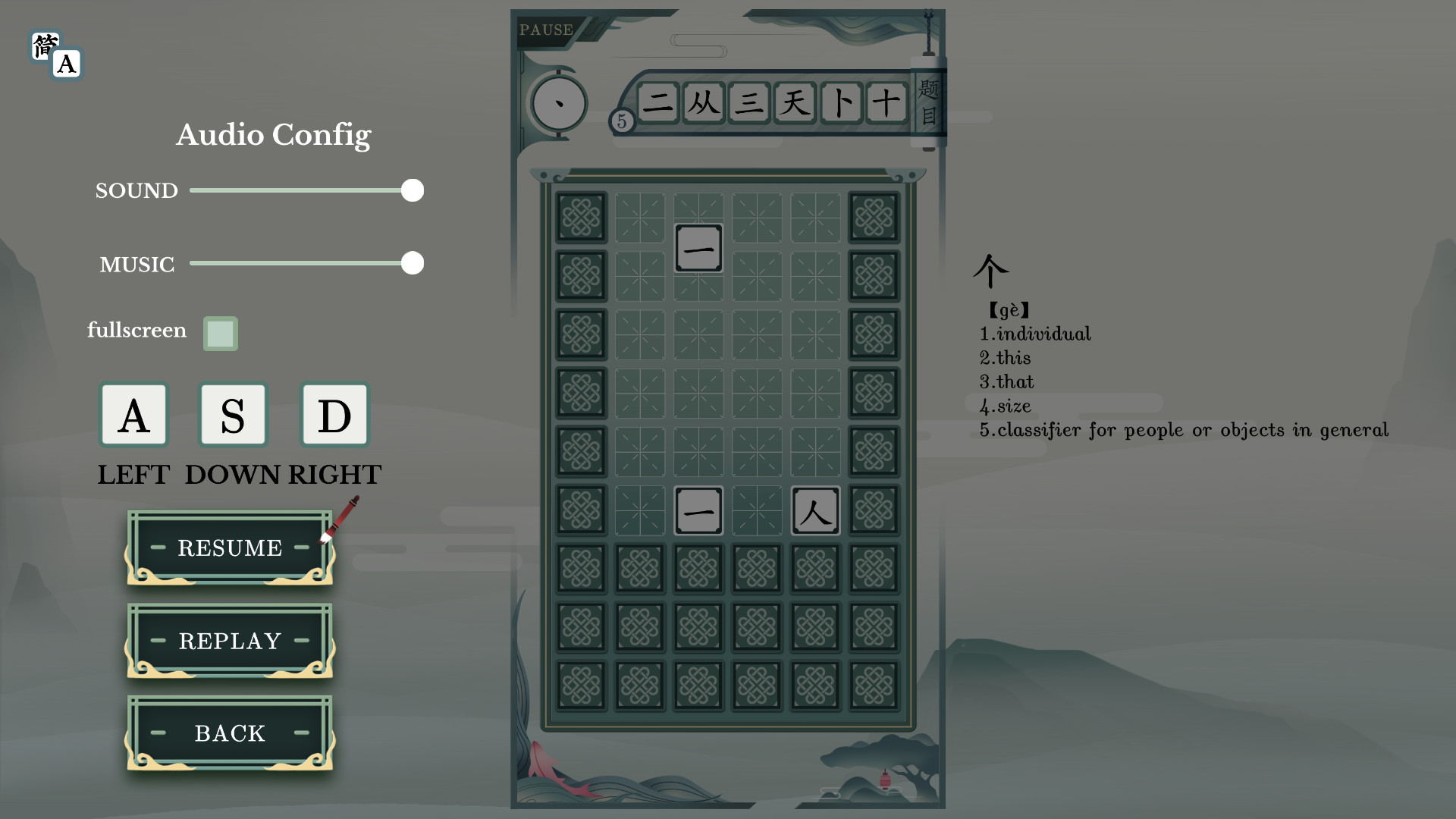This screenshot has width=1456, height=819.
Task: Select the 天 character tile
Action: pos(795,103)
